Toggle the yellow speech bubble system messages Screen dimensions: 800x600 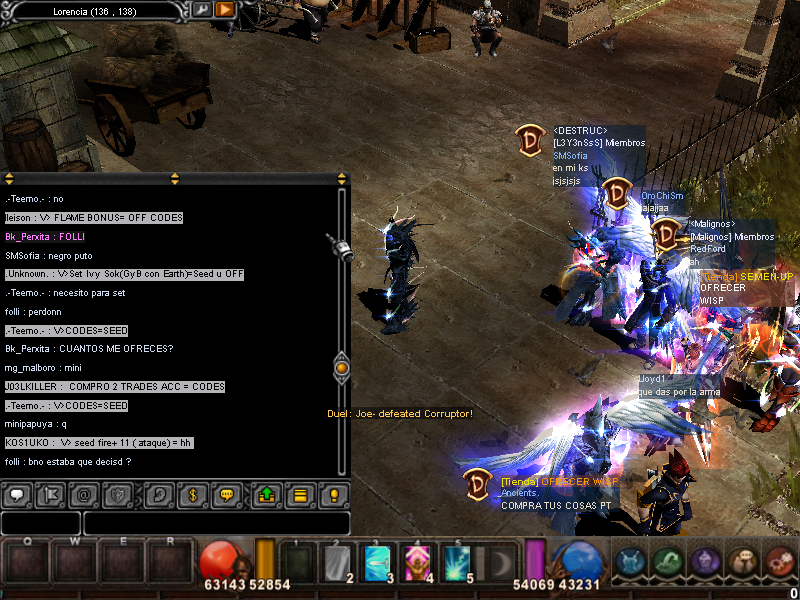(x=226, y=494)
